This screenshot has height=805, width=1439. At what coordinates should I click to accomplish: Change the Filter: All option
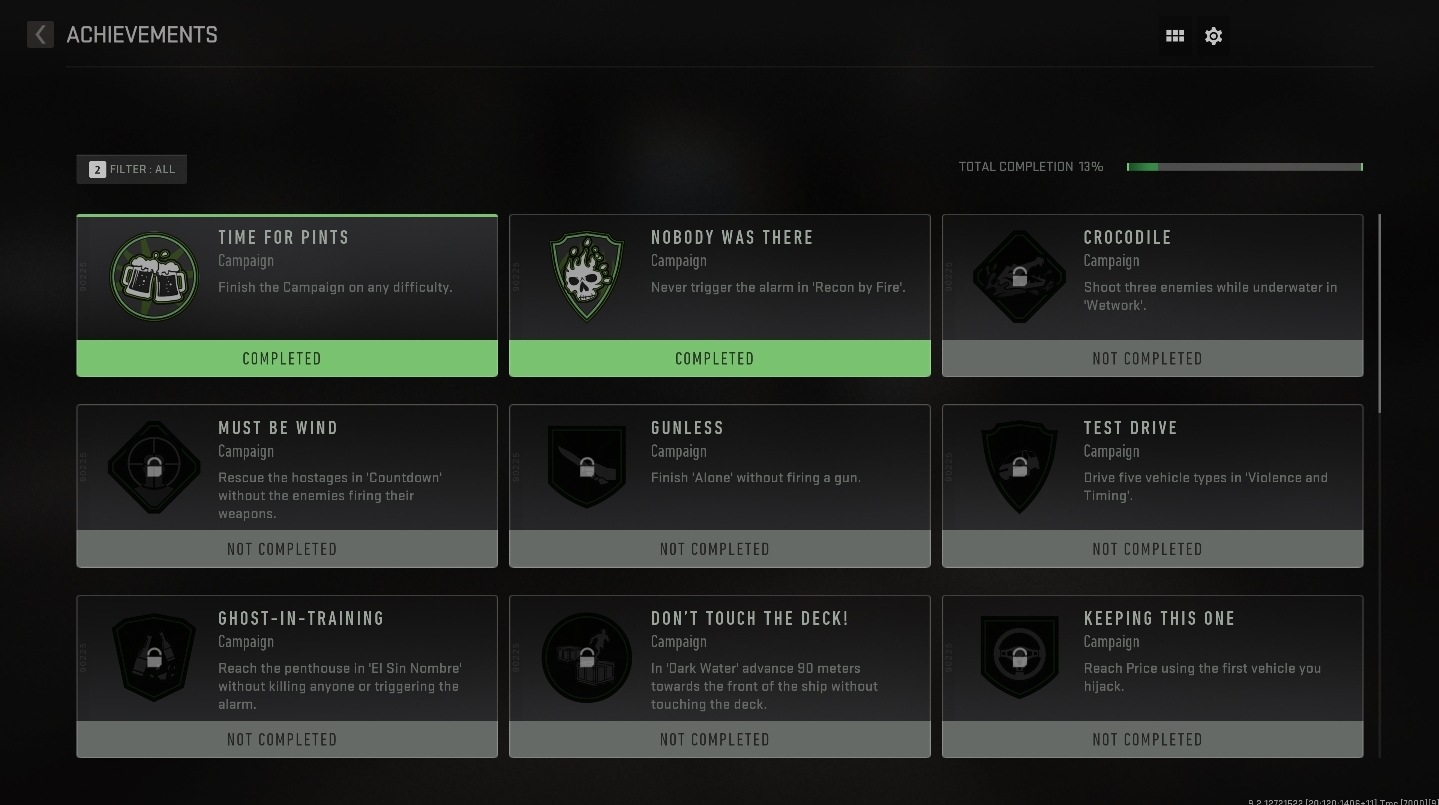[132, 169]
